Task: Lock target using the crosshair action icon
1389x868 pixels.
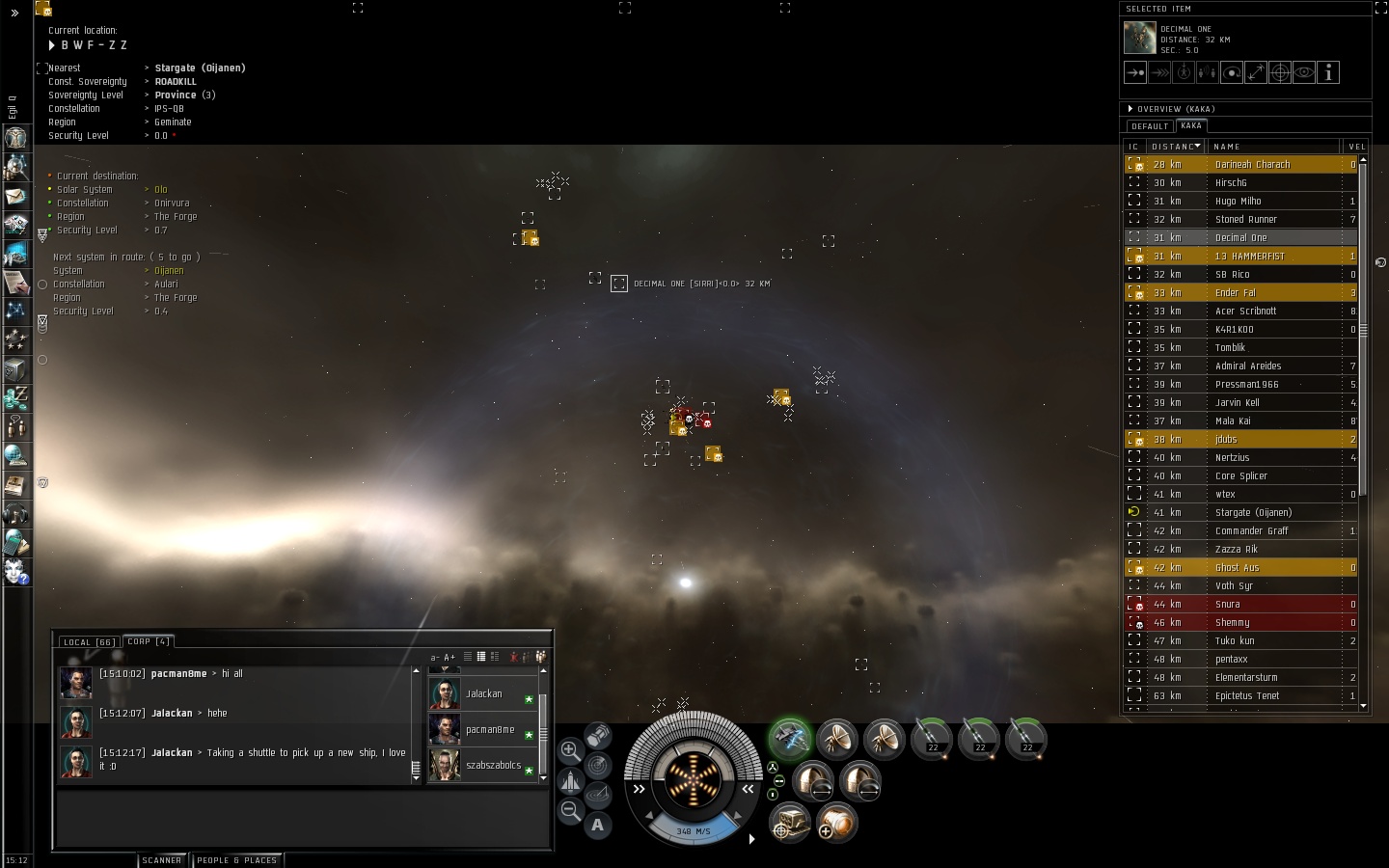Action: click(1280, 72)
